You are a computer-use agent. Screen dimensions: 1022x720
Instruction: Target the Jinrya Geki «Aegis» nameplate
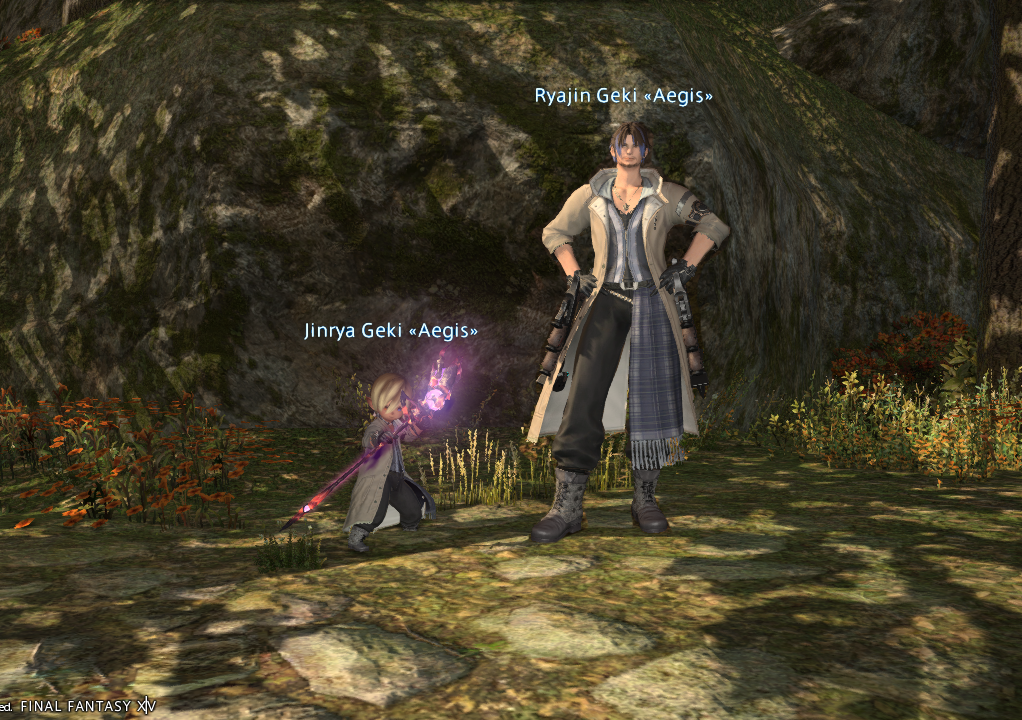click(391, 330)
